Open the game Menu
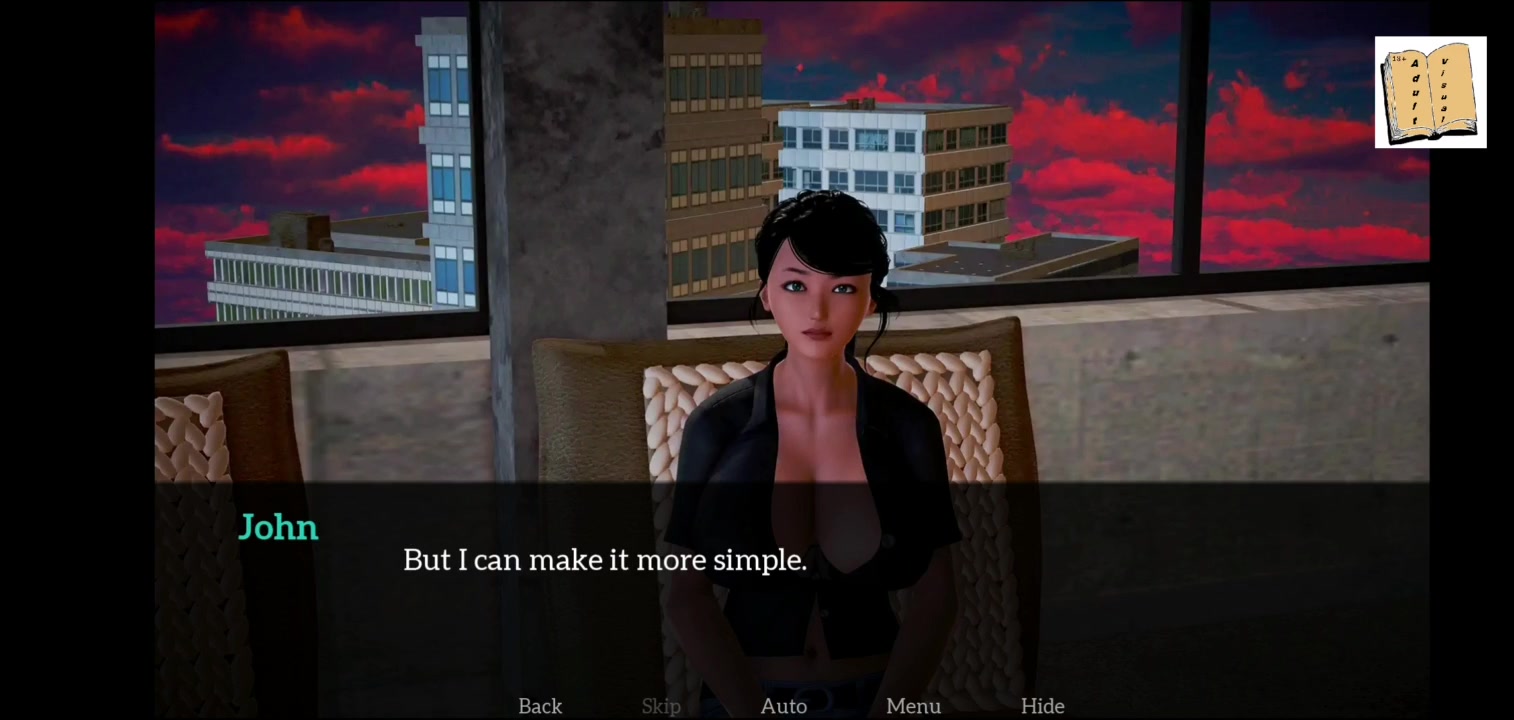Viewport: 1514px width, 720px height. [913, 706]
